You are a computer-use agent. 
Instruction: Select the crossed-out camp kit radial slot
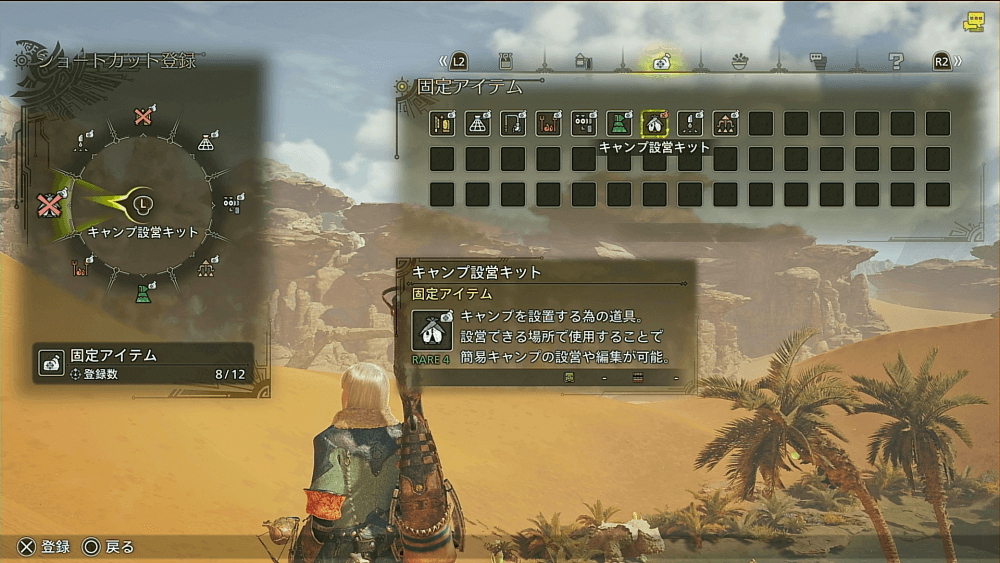(x=48, y=205)
